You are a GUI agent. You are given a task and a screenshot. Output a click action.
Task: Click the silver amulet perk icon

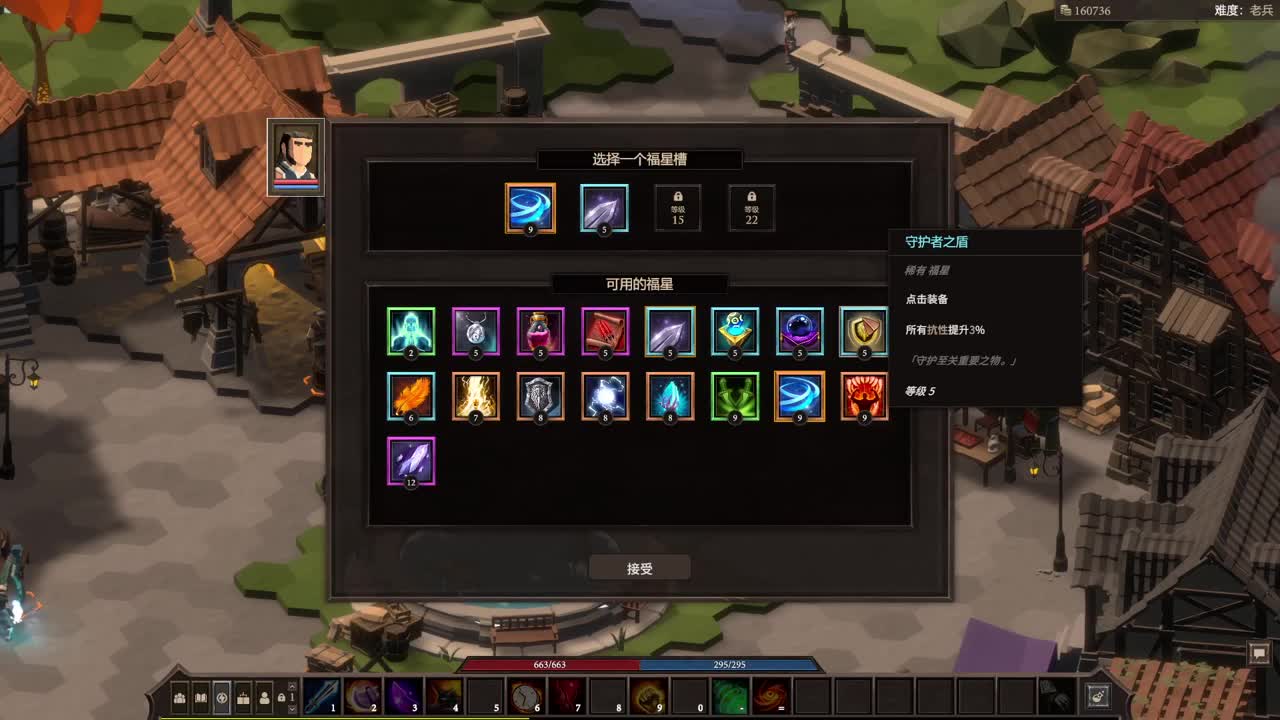477,332
